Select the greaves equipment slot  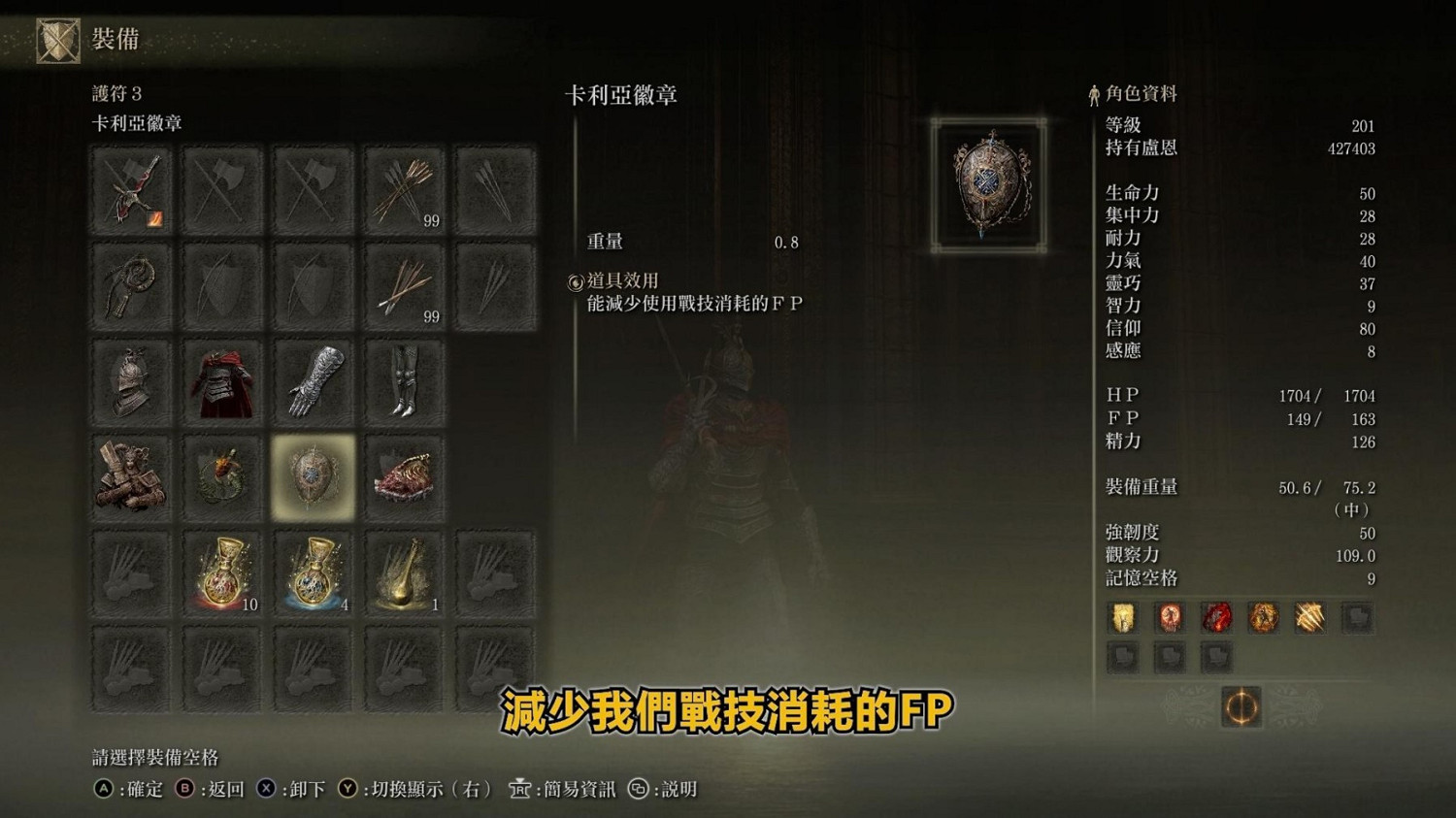click(x=405, y=380)
